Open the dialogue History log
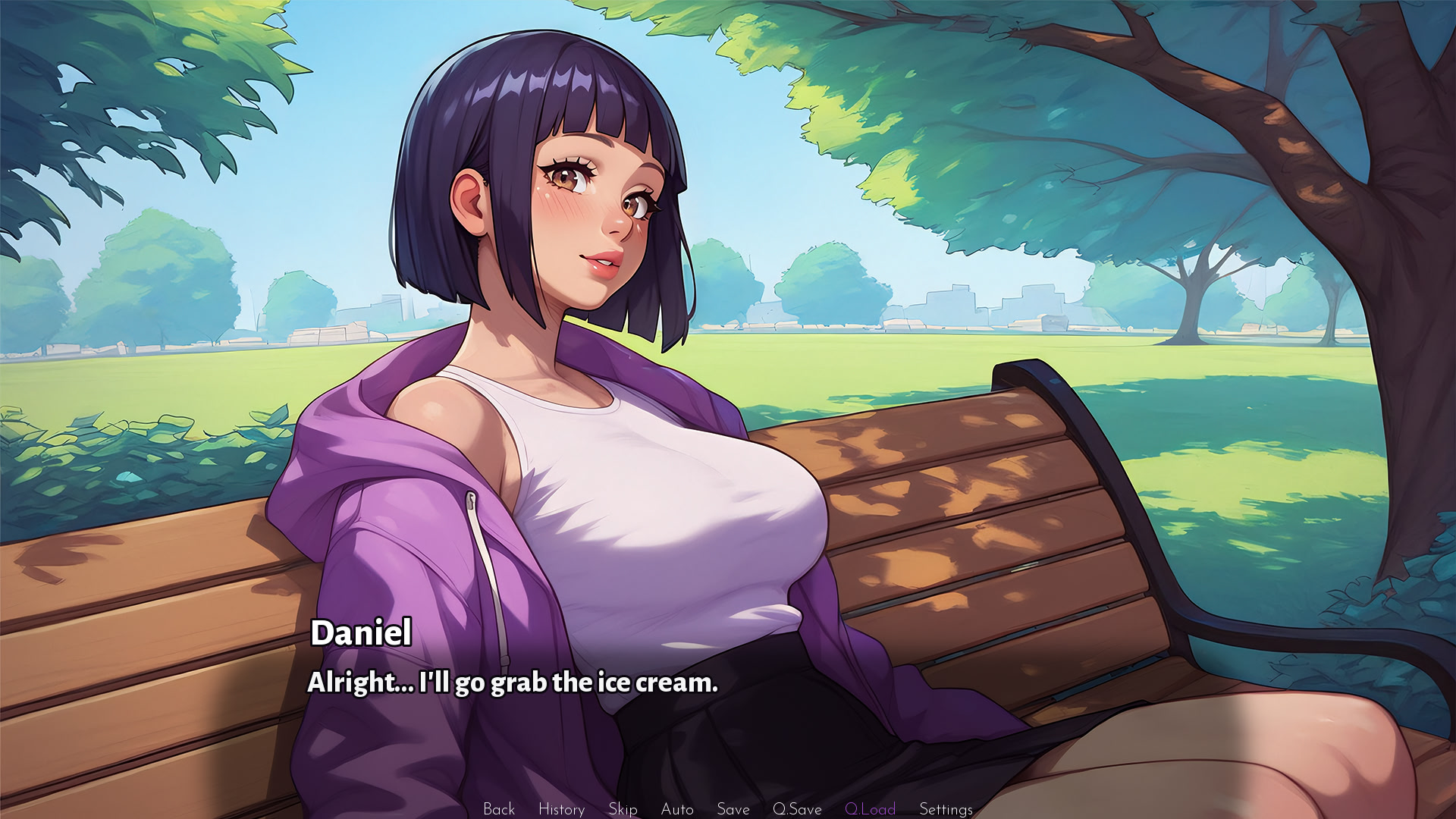 coord(561,808)
